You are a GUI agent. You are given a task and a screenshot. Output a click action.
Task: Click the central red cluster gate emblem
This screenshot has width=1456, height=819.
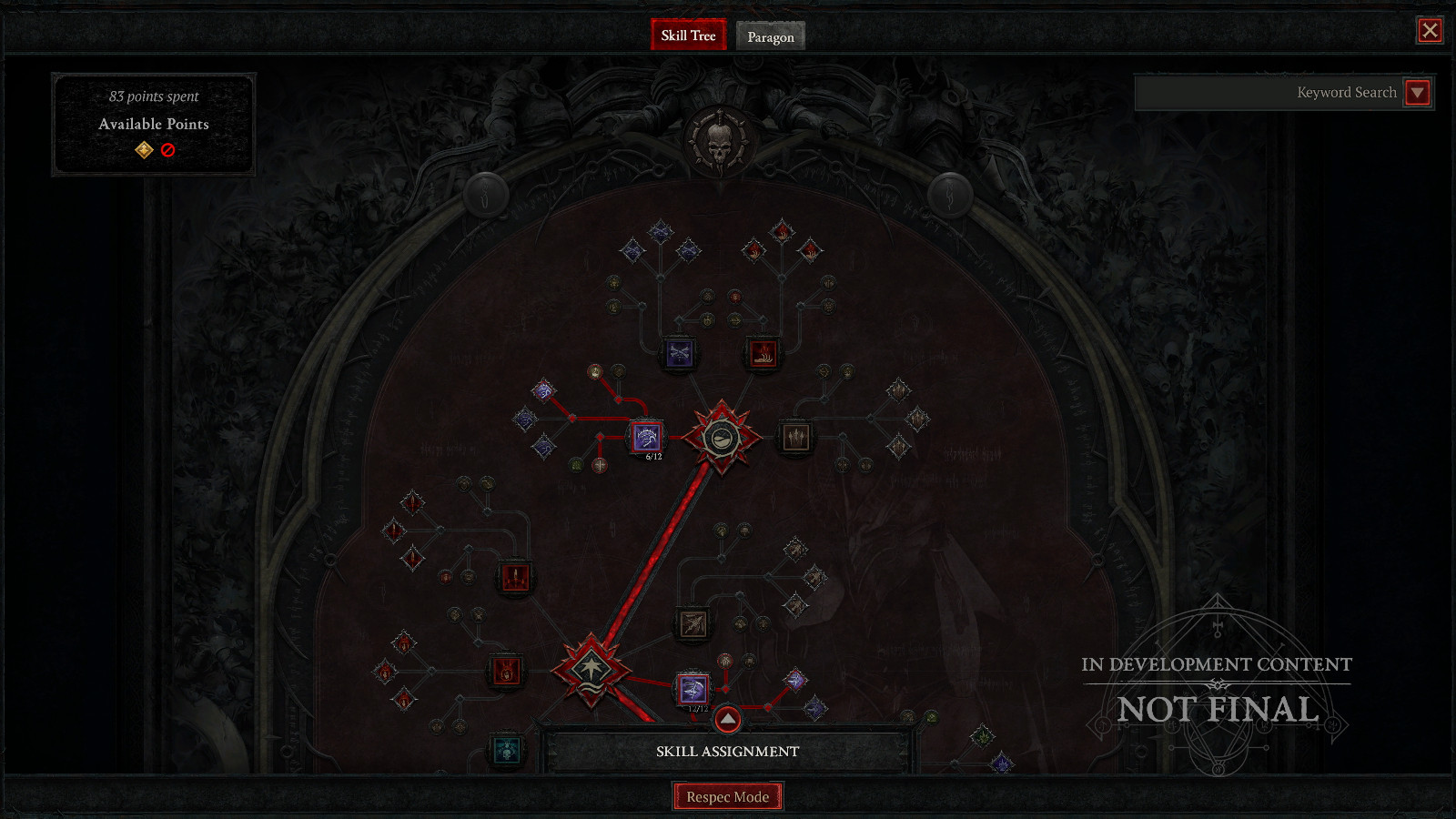[722, 438]
